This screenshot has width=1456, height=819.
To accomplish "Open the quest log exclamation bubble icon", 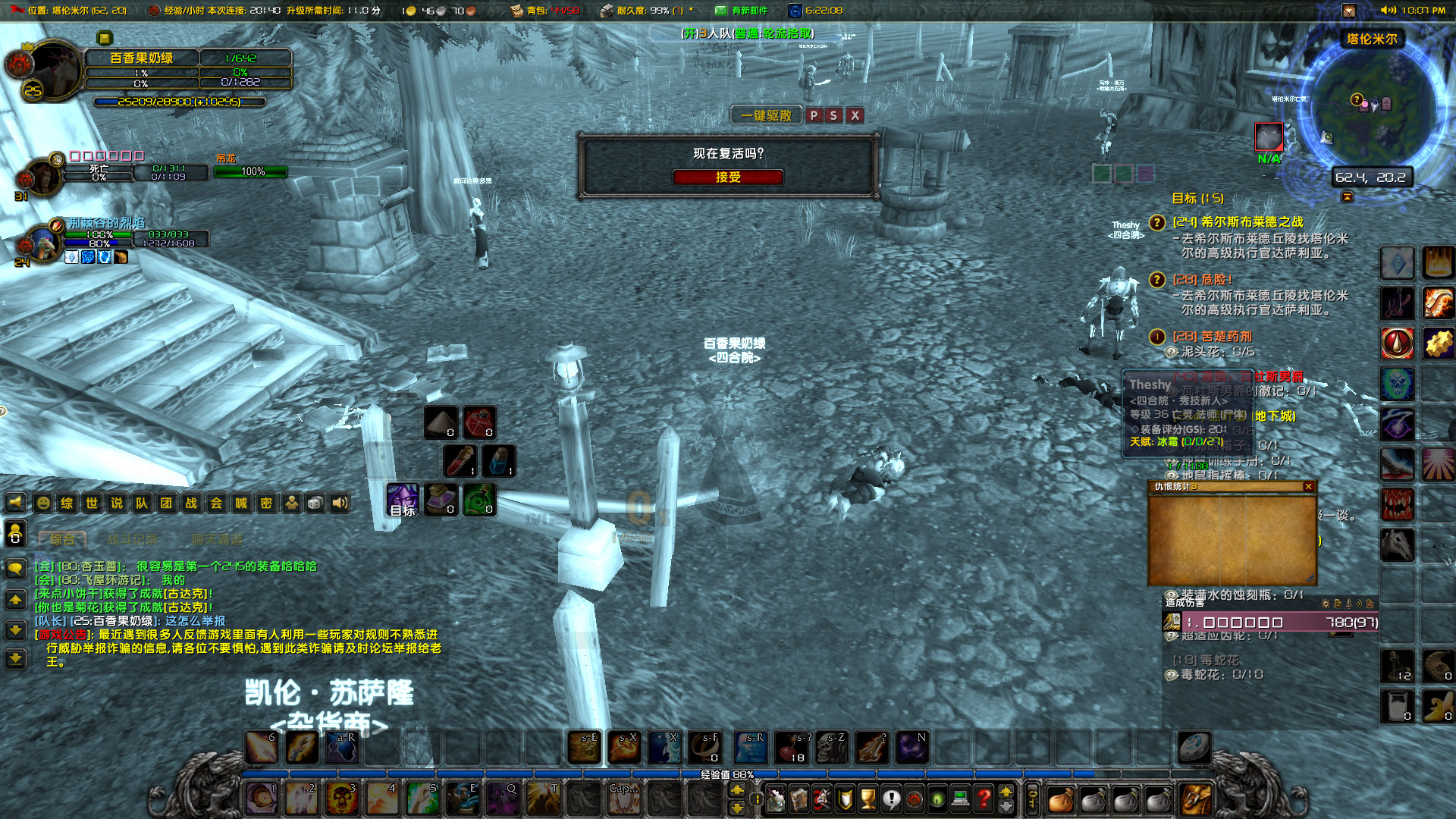I will point(892,798).
